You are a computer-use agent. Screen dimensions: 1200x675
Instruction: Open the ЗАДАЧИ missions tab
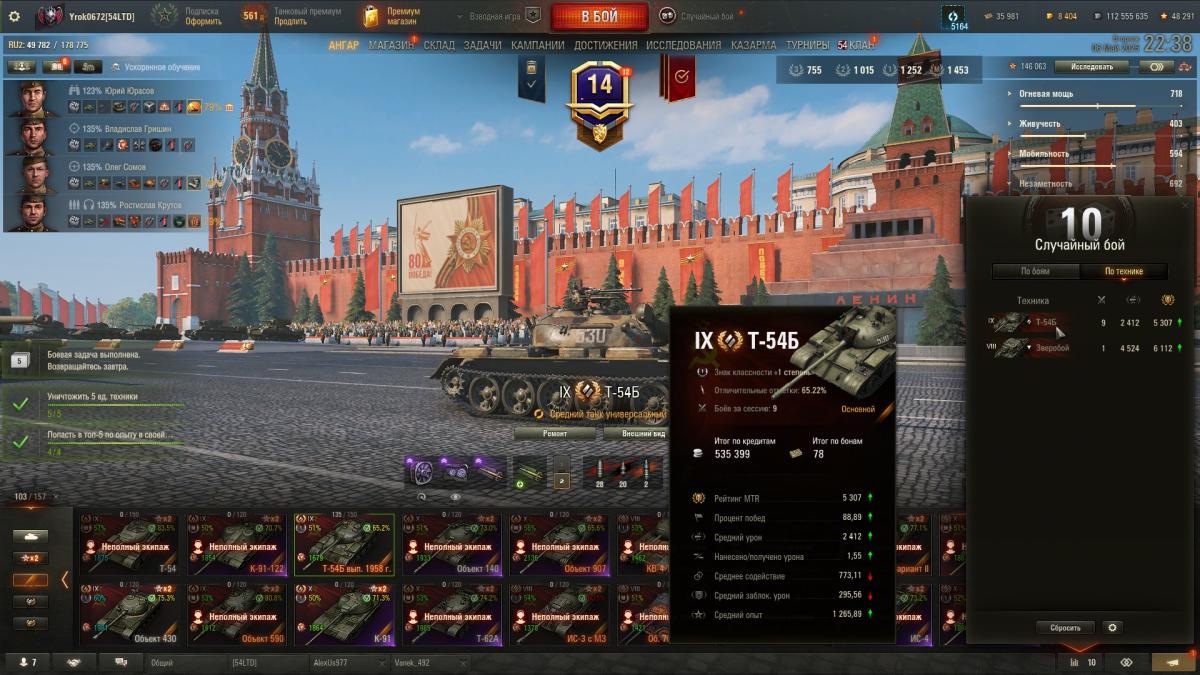(x=482, y=45)
